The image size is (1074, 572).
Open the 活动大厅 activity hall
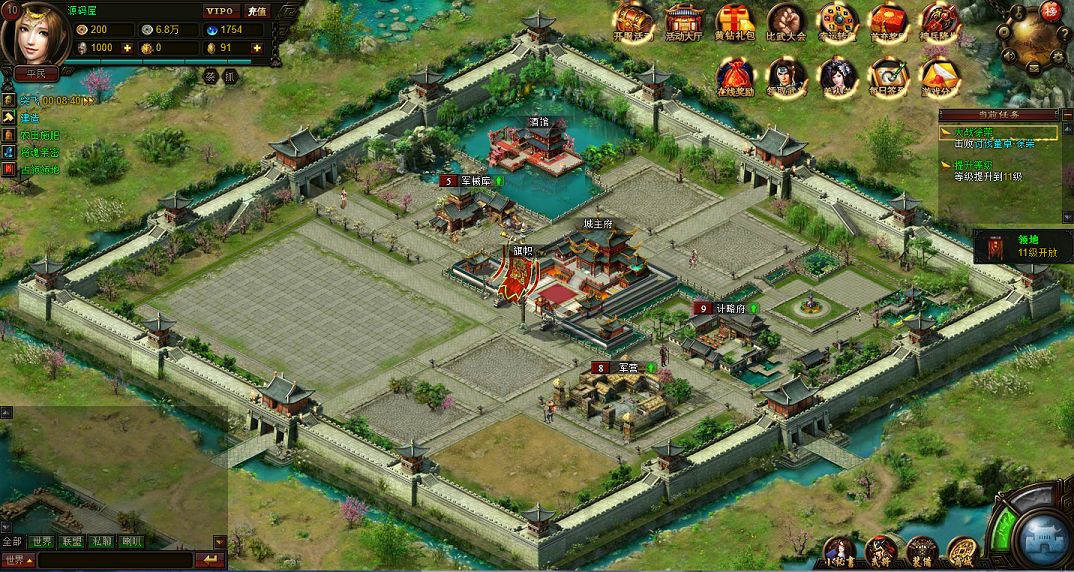click(x=685, y=21)
